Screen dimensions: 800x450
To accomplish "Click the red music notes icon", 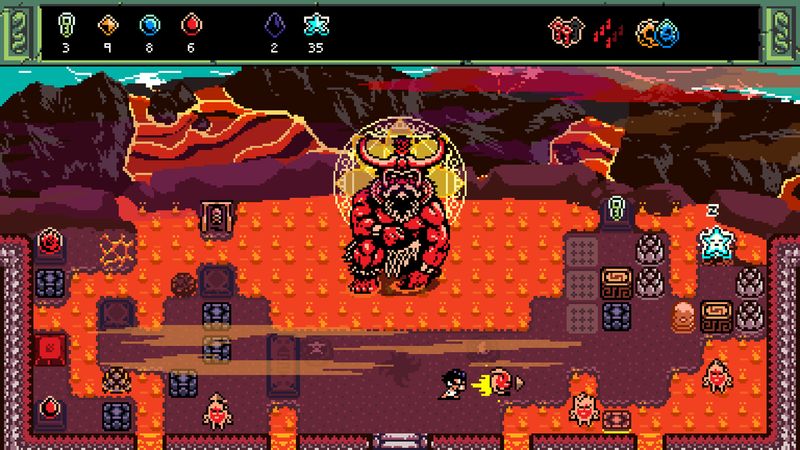I will click(608, 32).
